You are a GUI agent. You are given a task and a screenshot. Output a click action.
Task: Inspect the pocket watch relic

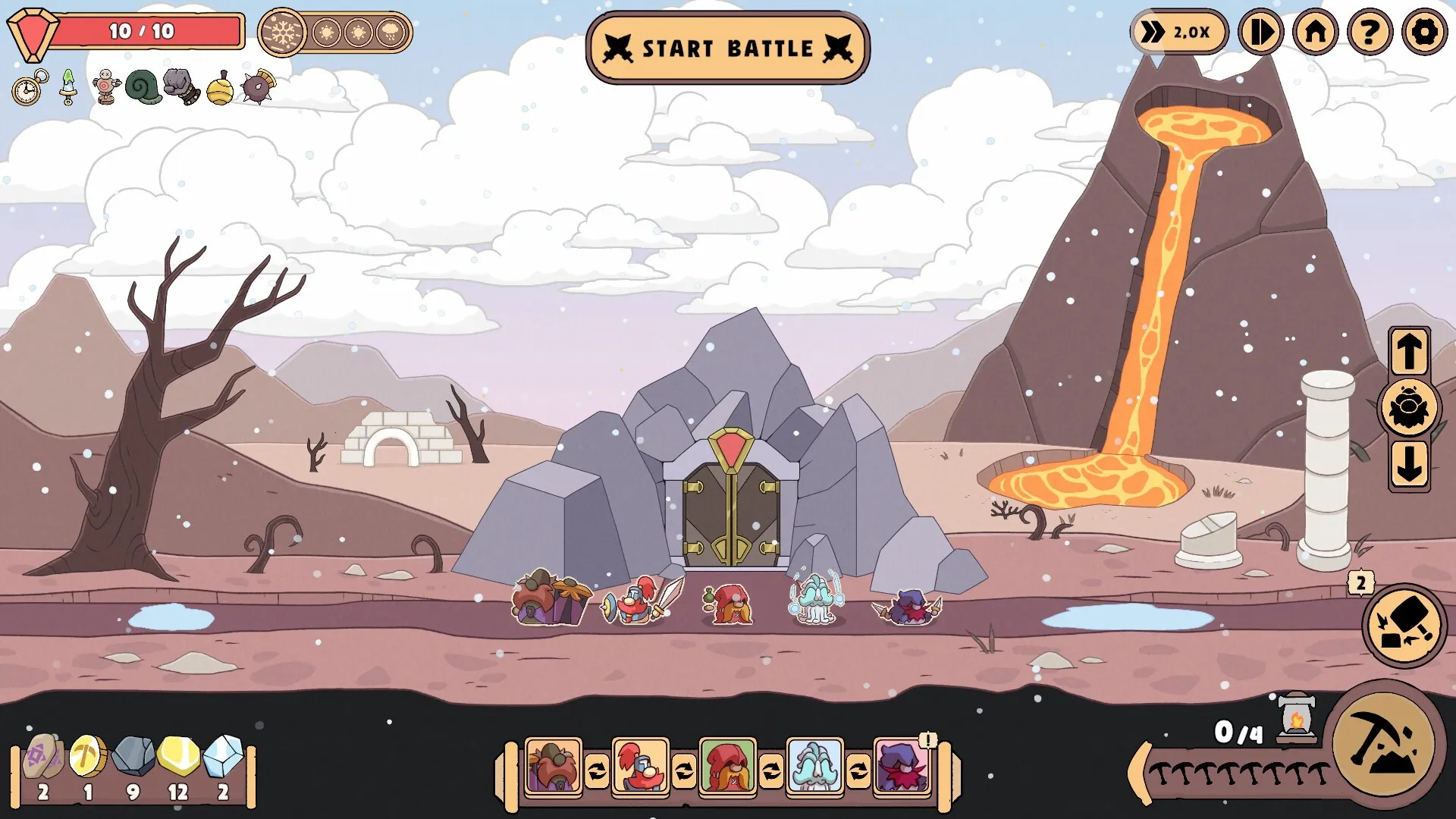point(29,88)
